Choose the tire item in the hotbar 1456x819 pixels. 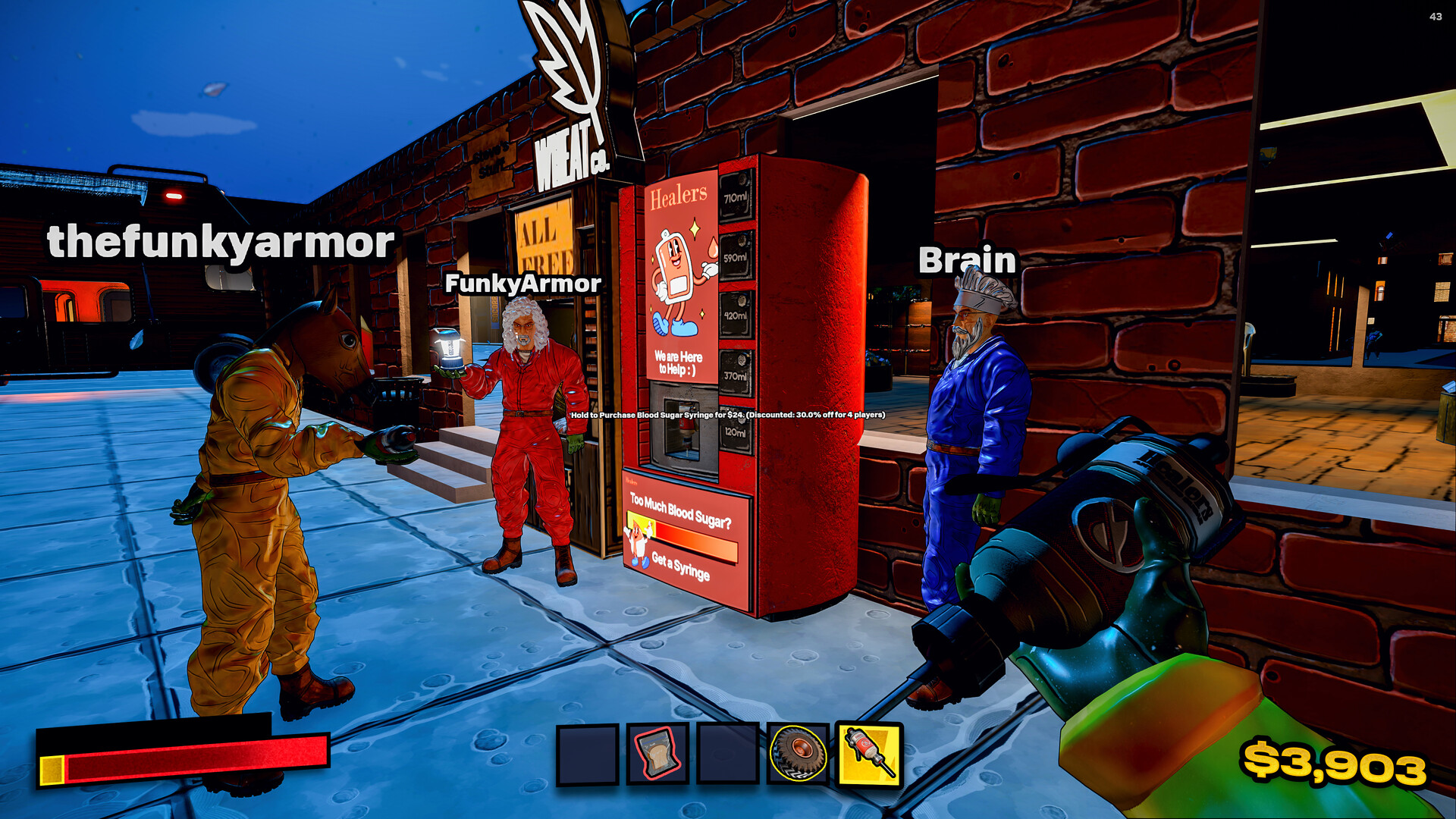tap(798, 754)
